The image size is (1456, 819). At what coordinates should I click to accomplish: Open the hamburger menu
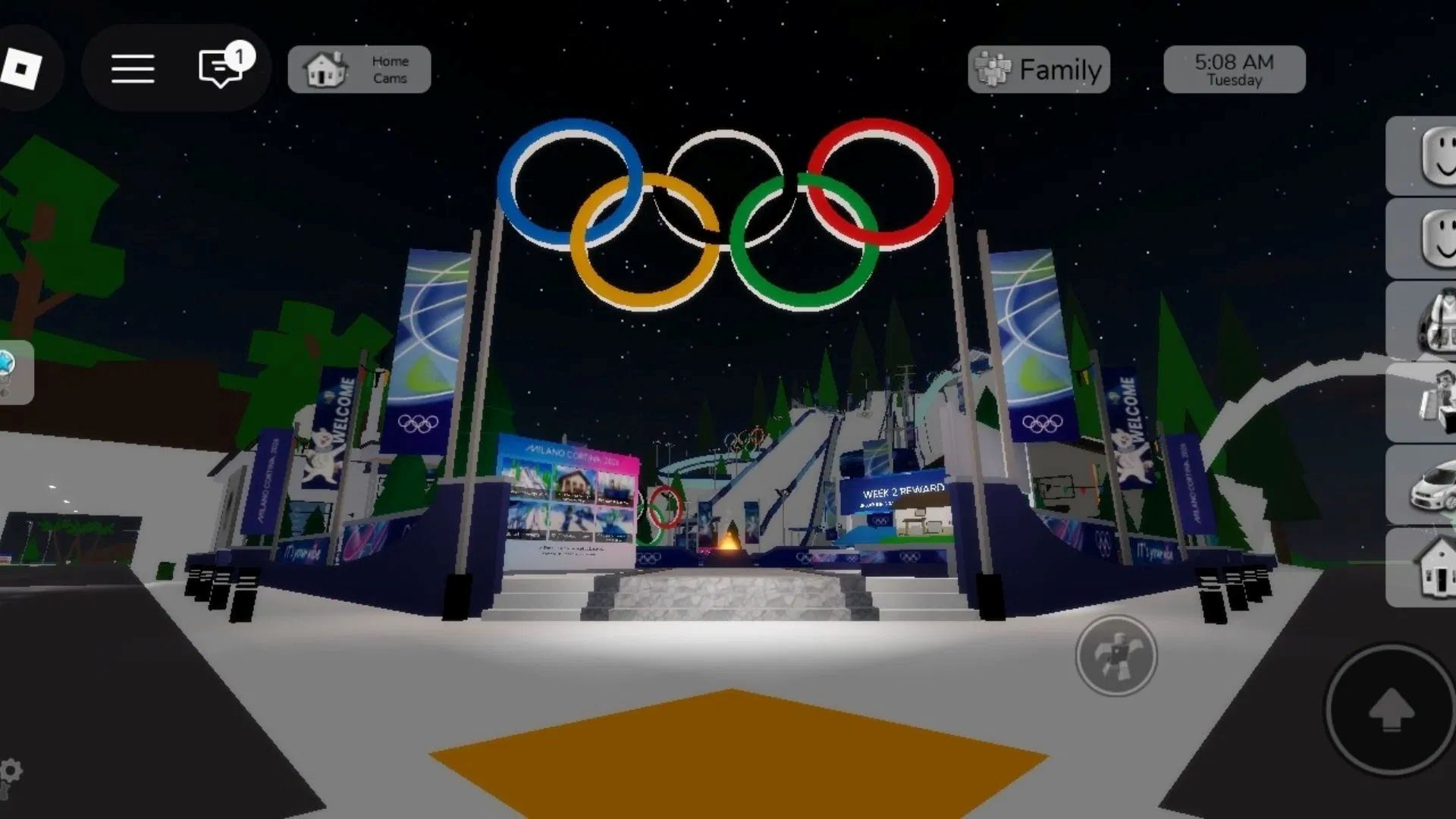pos(133,68)
